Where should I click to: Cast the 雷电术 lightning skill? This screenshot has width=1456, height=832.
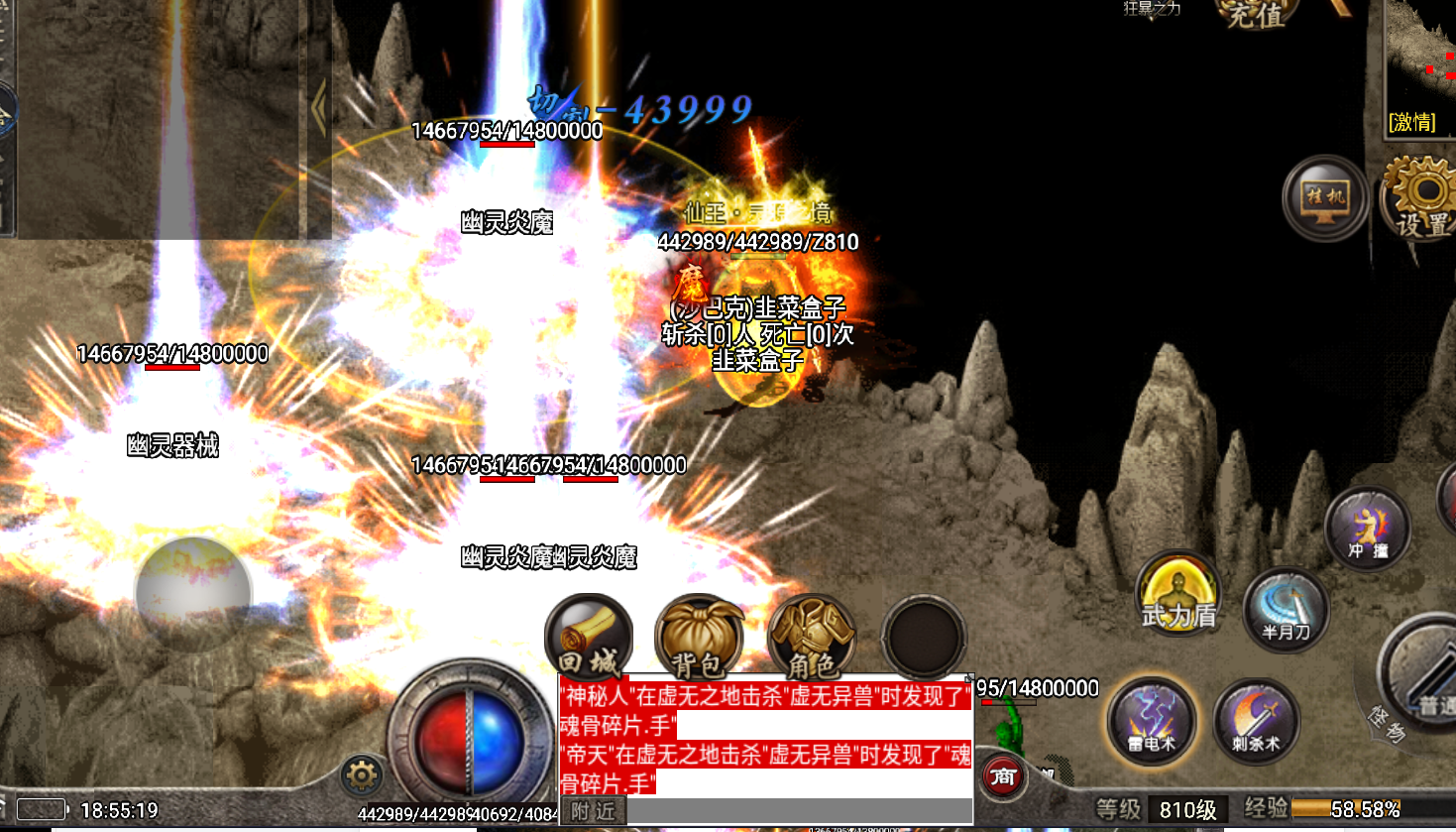coord(1152,720)
